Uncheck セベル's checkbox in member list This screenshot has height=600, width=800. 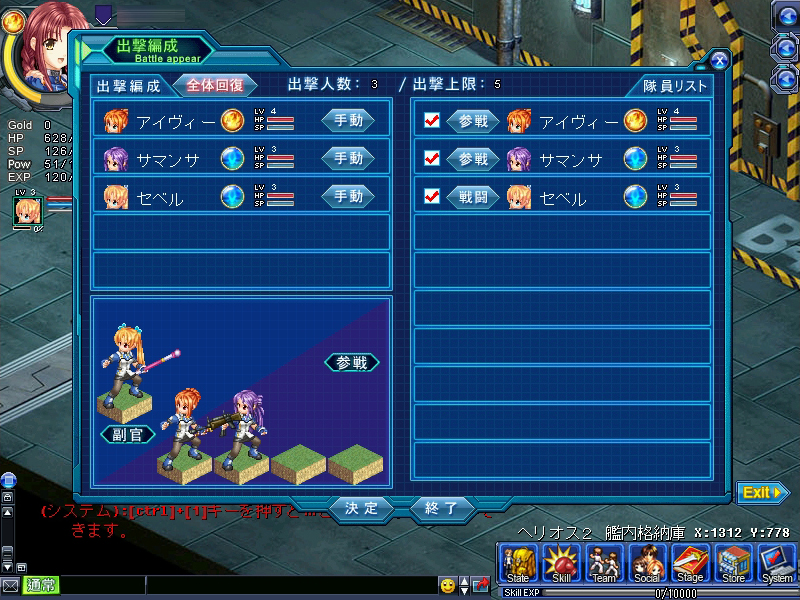(x=432, y=196)
